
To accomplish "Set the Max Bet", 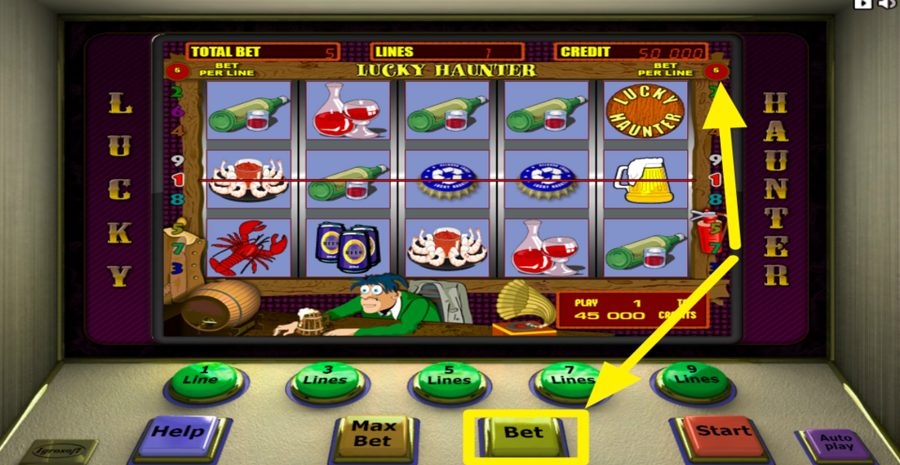I will 371,434.
